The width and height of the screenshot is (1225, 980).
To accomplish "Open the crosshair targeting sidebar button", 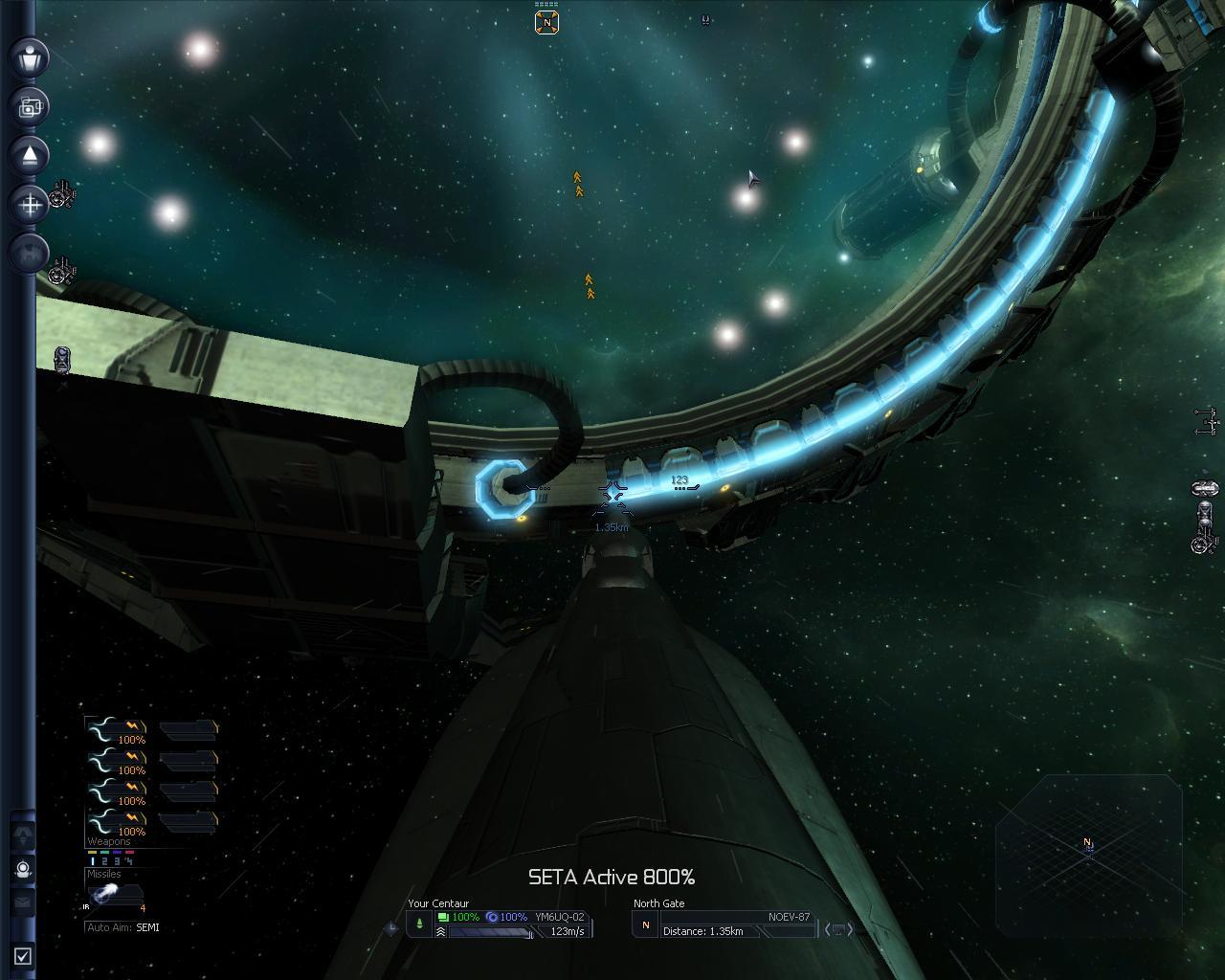I will (30, 204).
